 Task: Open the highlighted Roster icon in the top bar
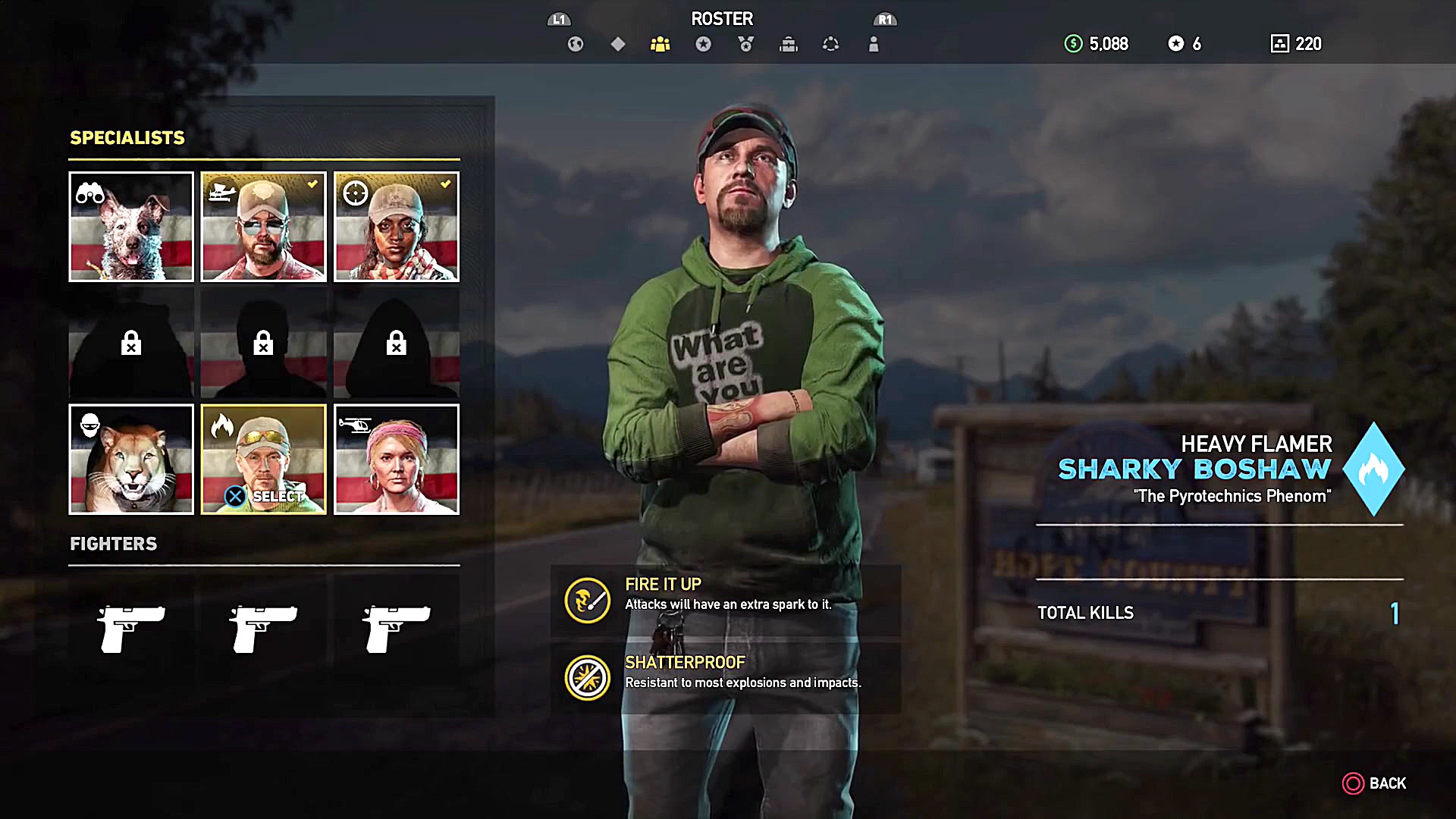coord(660,44)
